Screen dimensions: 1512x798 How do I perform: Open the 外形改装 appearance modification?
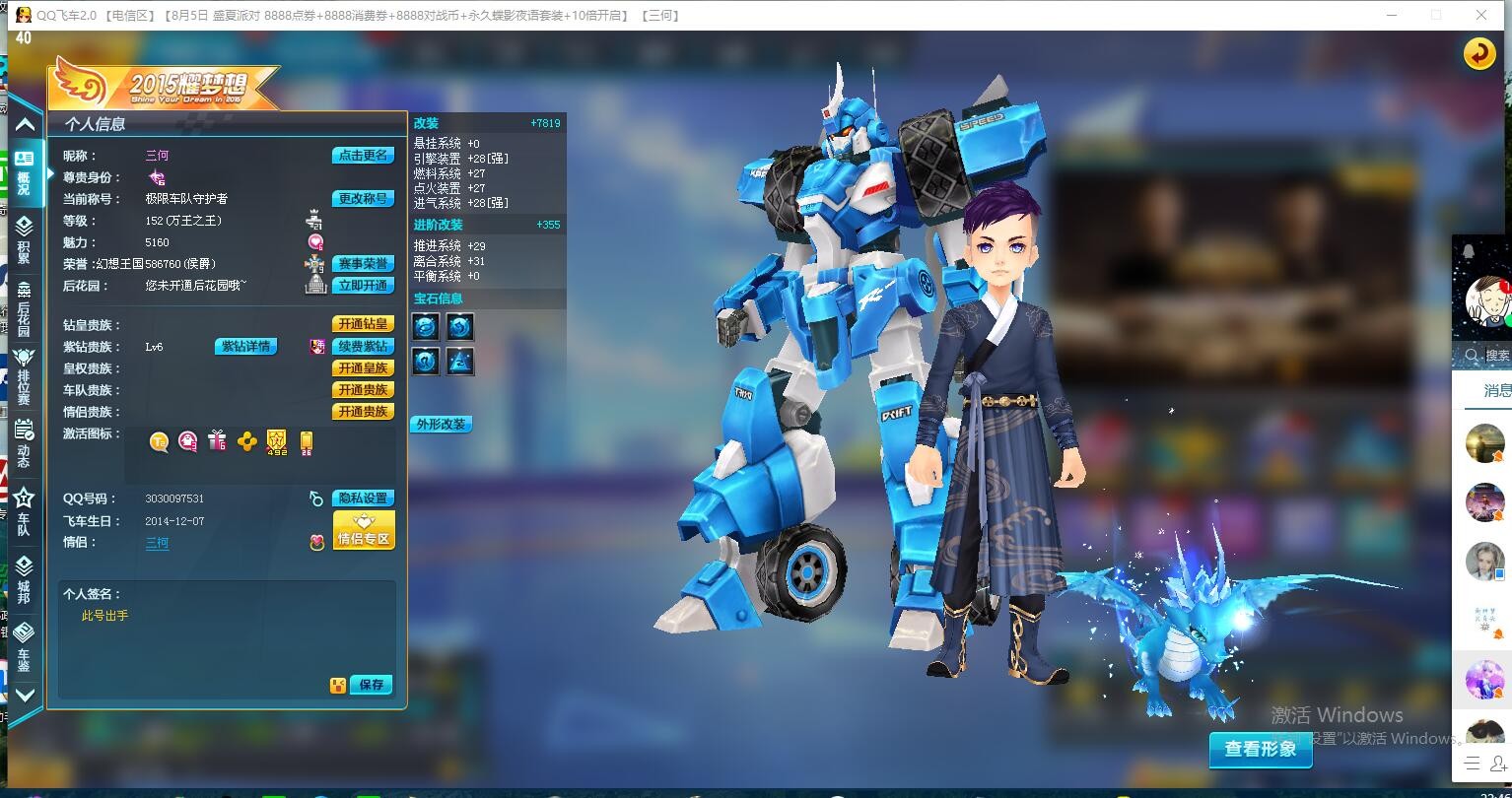441,425
